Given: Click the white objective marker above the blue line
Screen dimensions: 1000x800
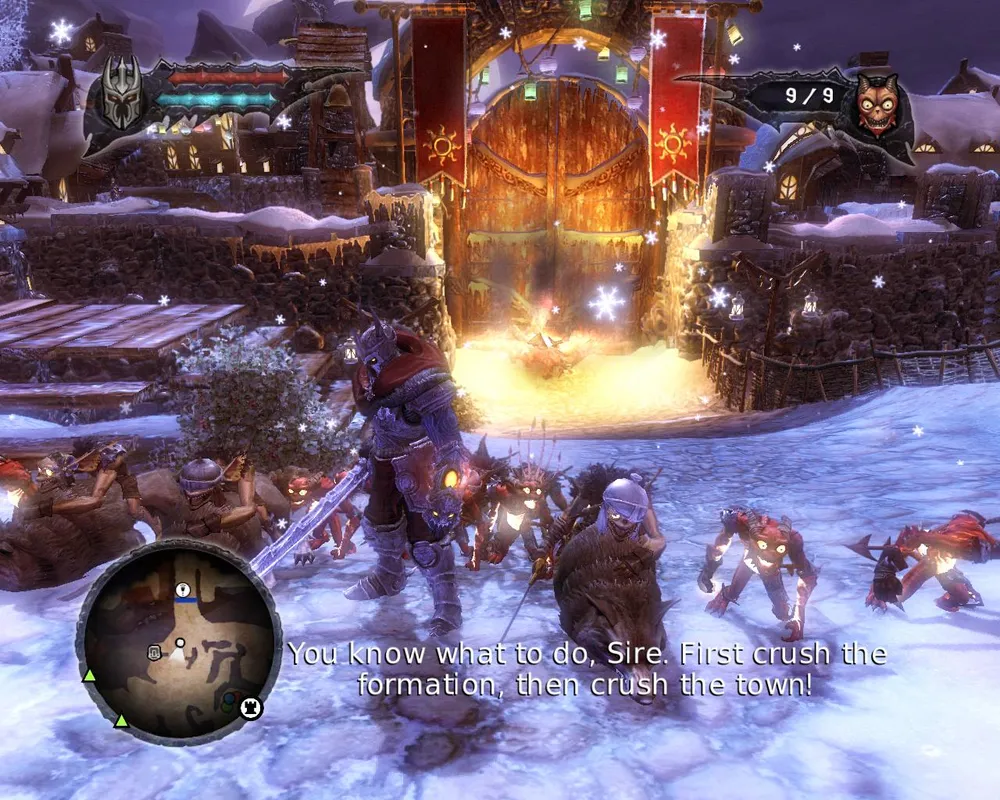Looking at the screenshot, I should (x=183, y=591).
